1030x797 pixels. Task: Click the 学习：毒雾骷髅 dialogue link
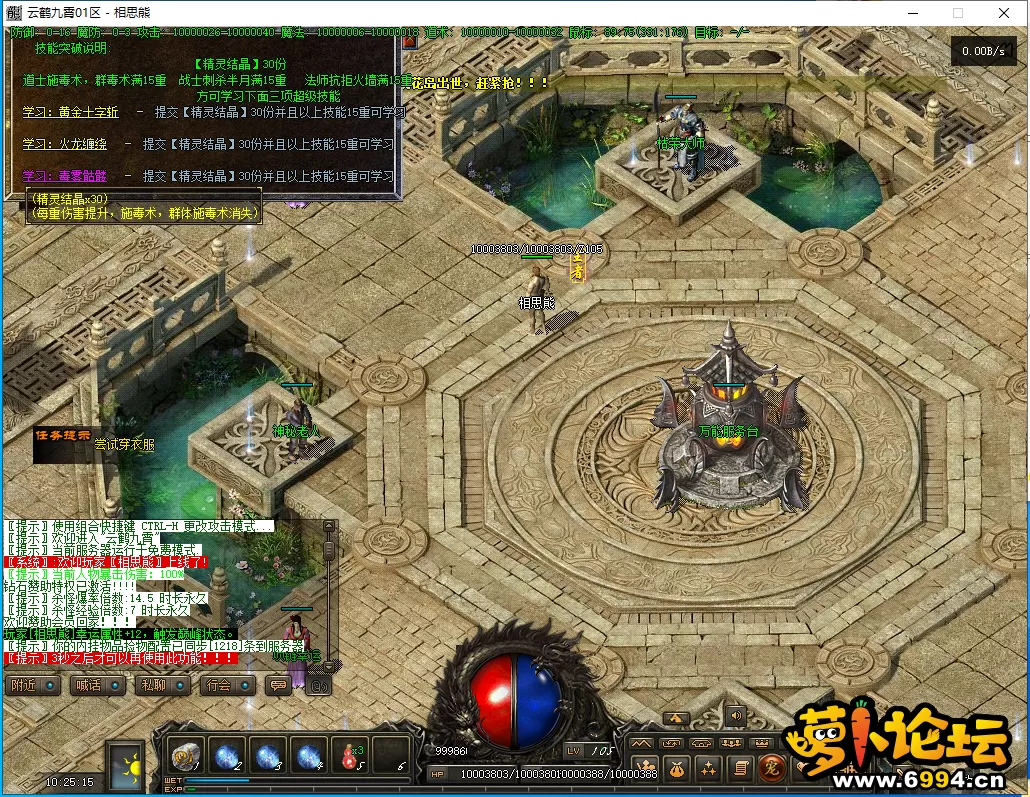click(x=68, y=176)
